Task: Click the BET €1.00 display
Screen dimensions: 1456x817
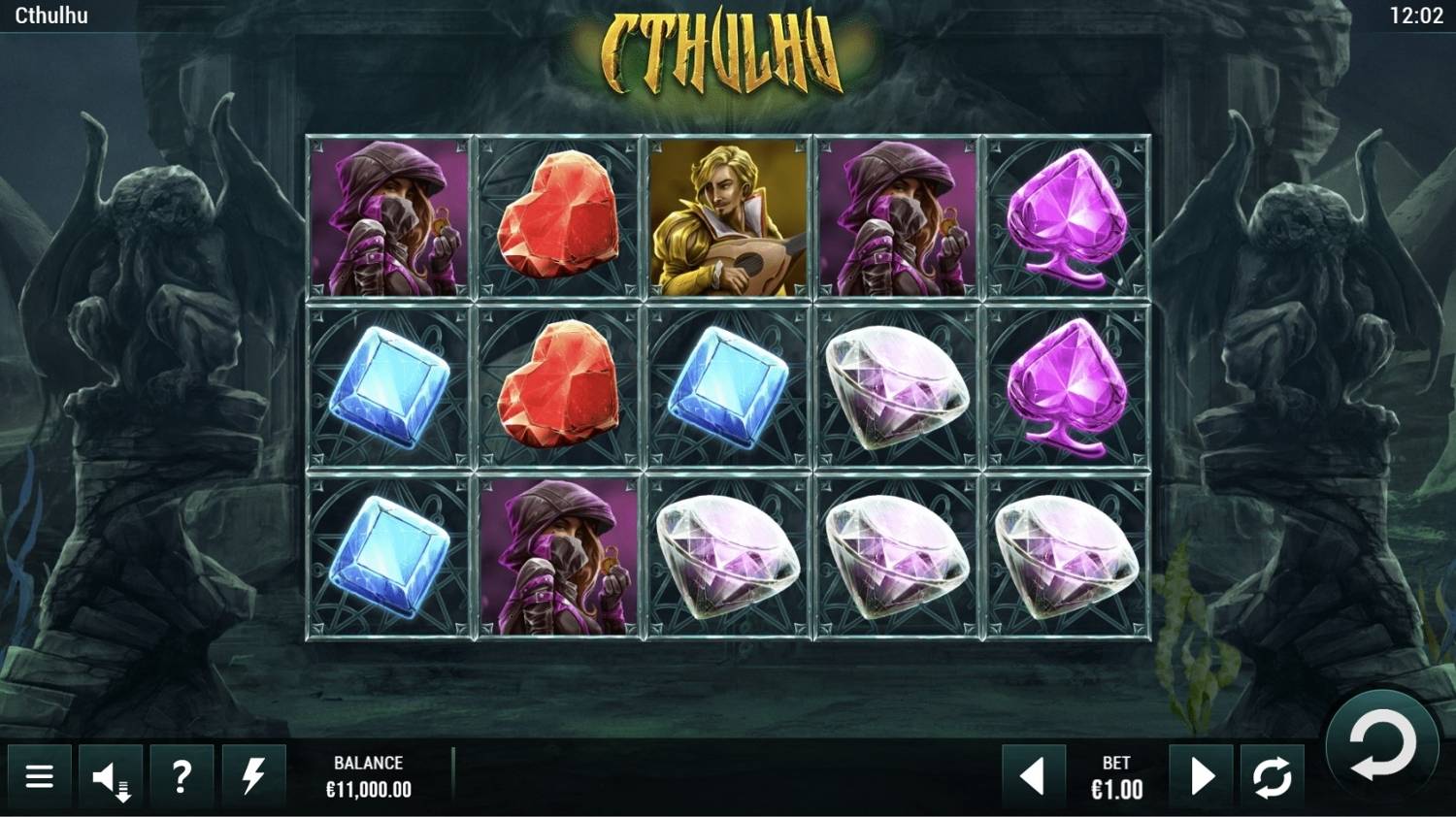Action: (x=1116, y=776)
